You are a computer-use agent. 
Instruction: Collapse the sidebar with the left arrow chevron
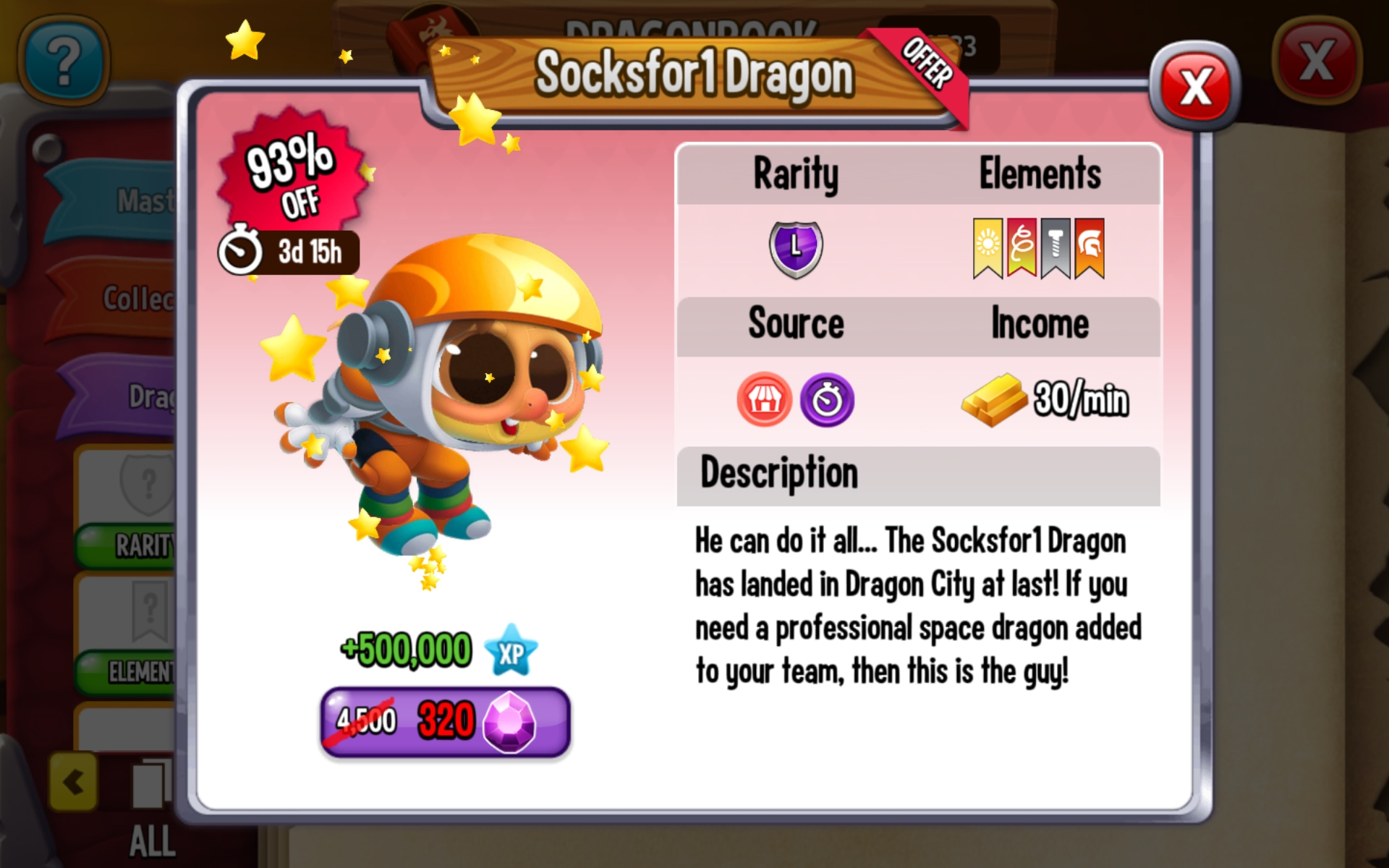pyautogui.click(x=72, y=780)
